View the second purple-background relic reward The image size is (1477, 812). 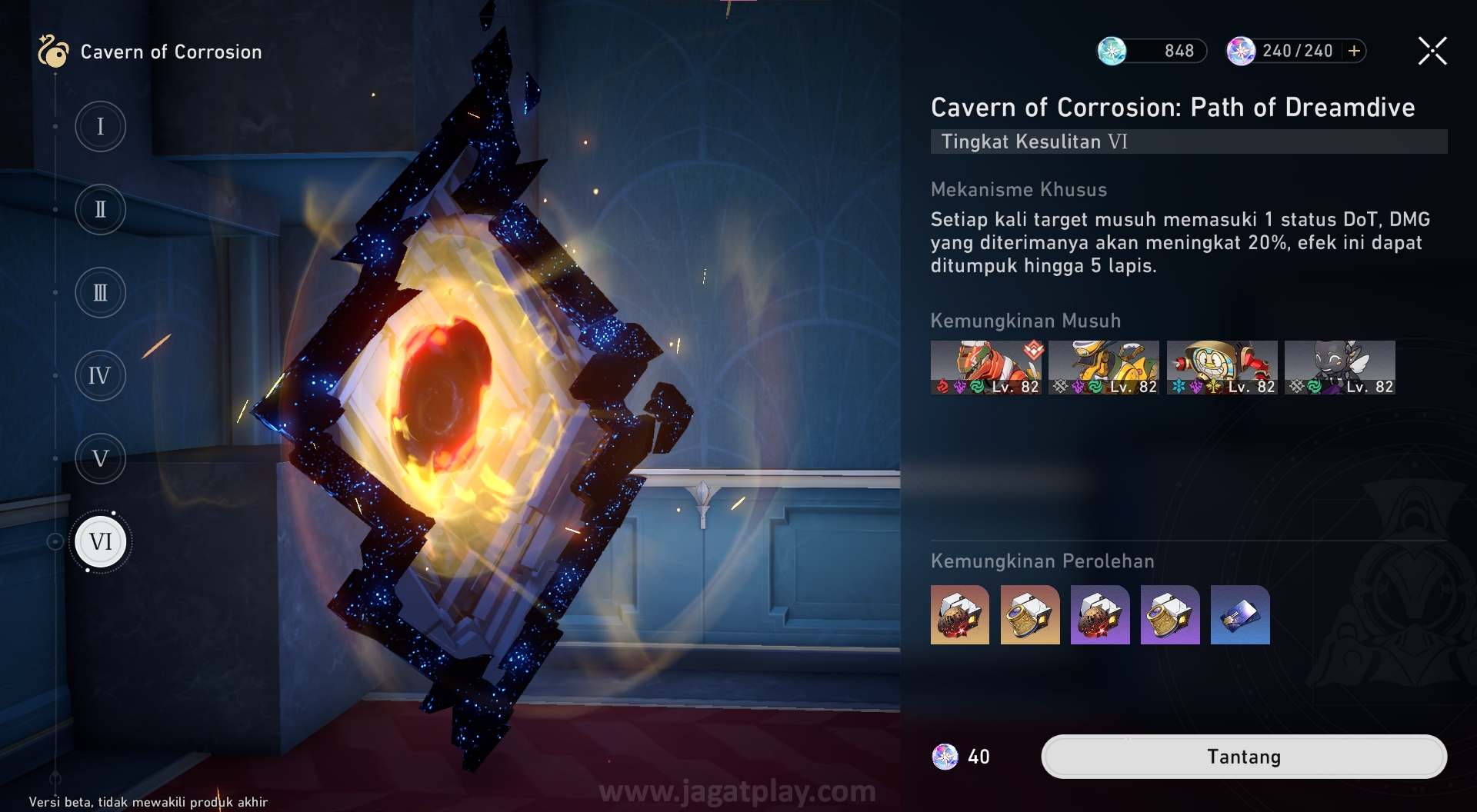(1170, 614)
